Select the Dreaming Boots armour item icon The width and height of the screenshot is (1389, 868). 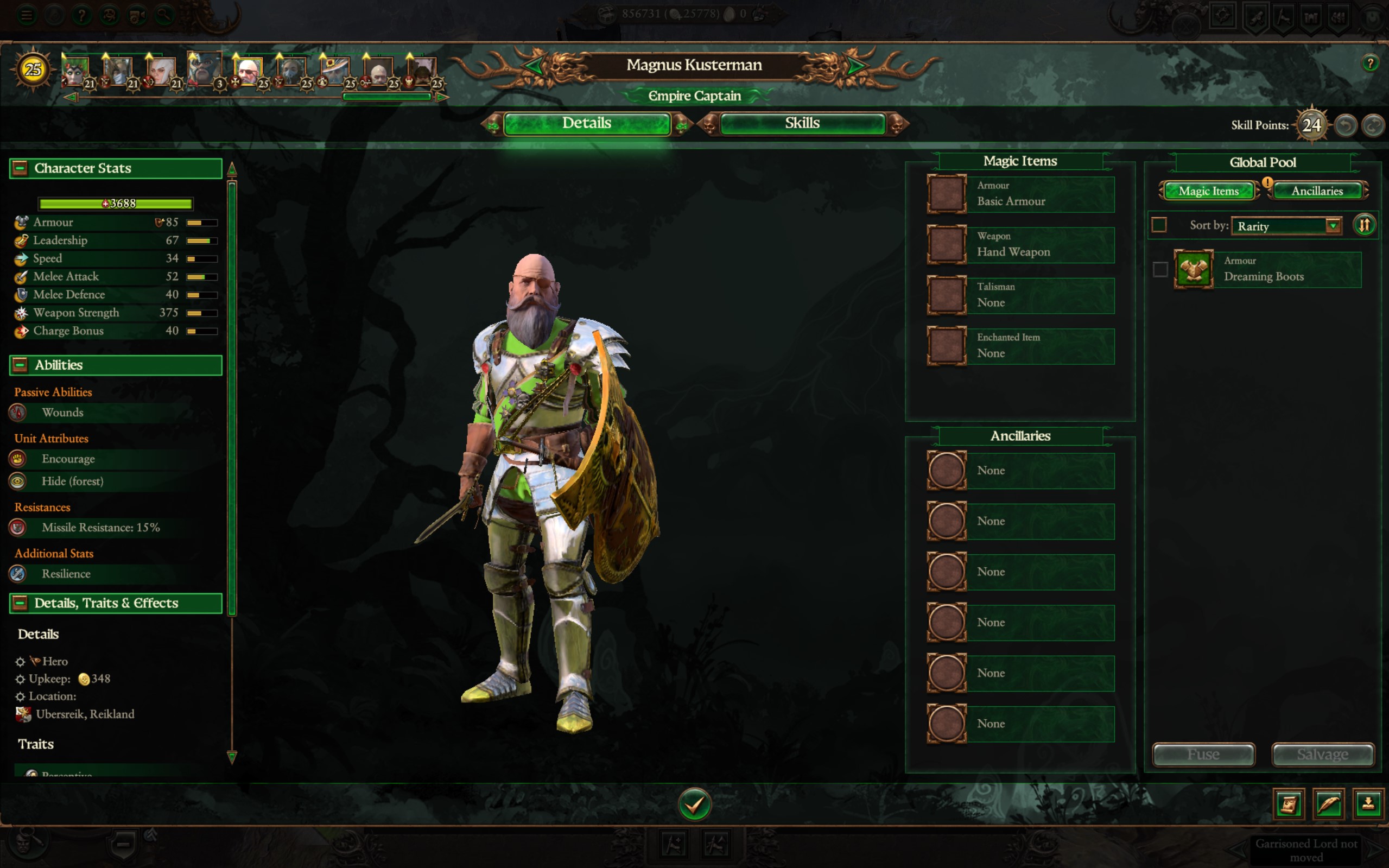(1194, 269)
